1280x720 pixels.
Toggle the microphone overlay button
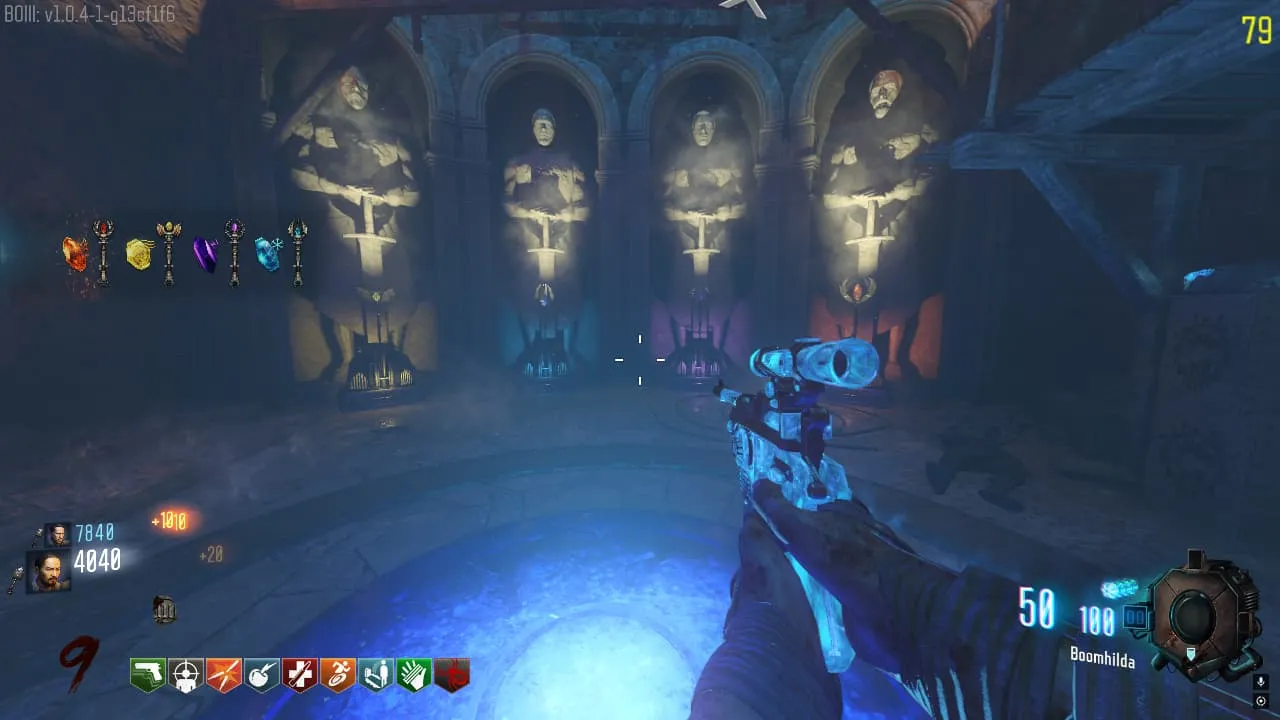click(x=1260, y=682)
